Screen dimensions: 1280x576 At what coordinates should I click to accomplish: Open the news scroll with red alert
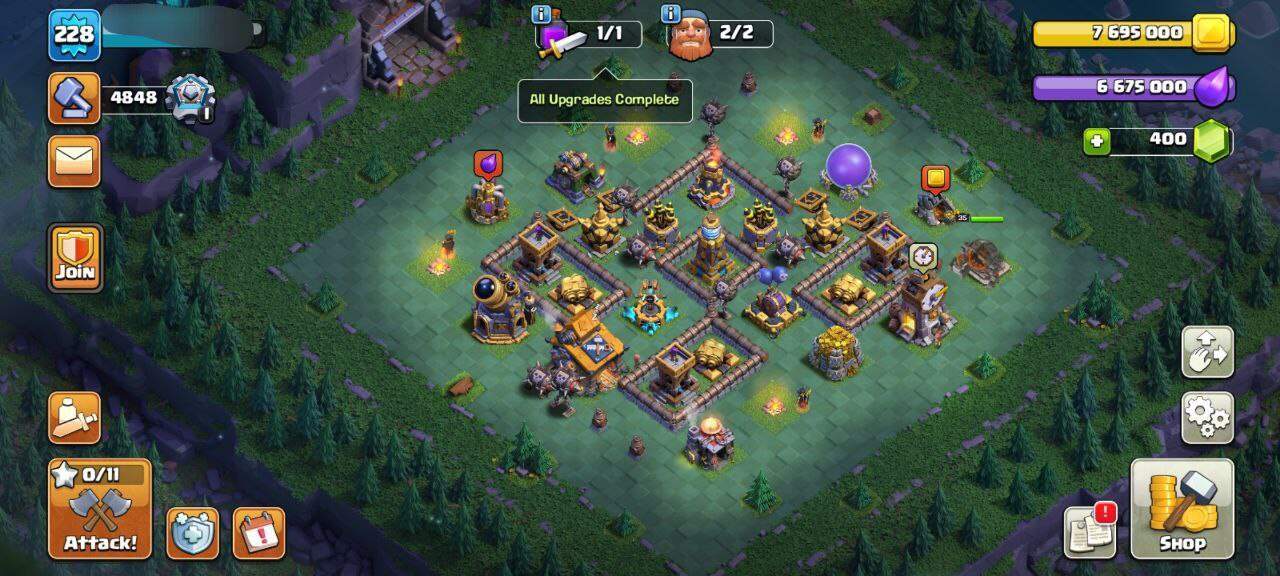coord(1089,531)
